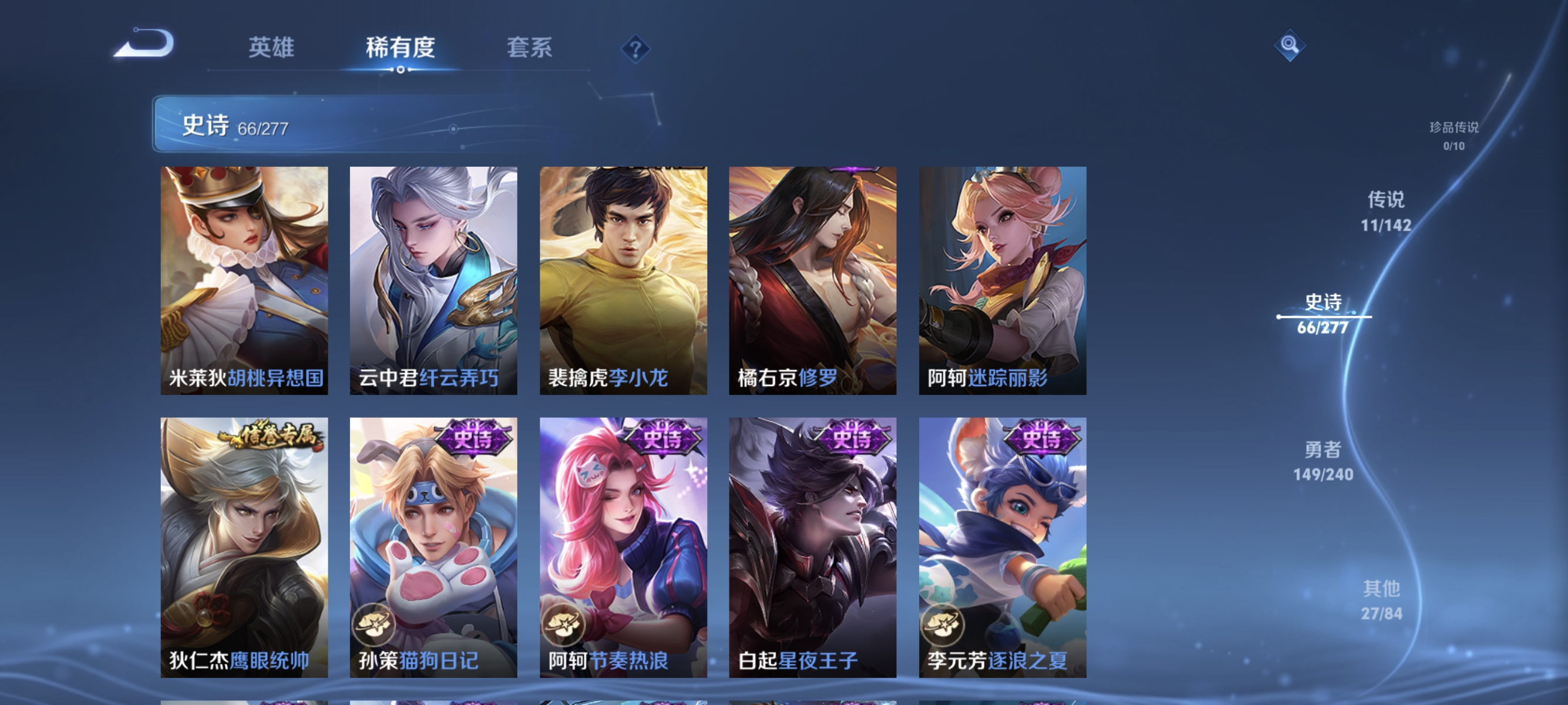The image size is (1568, 705).
Task: Open the search via magnifier icon
Action: (x=1290, y=45)
